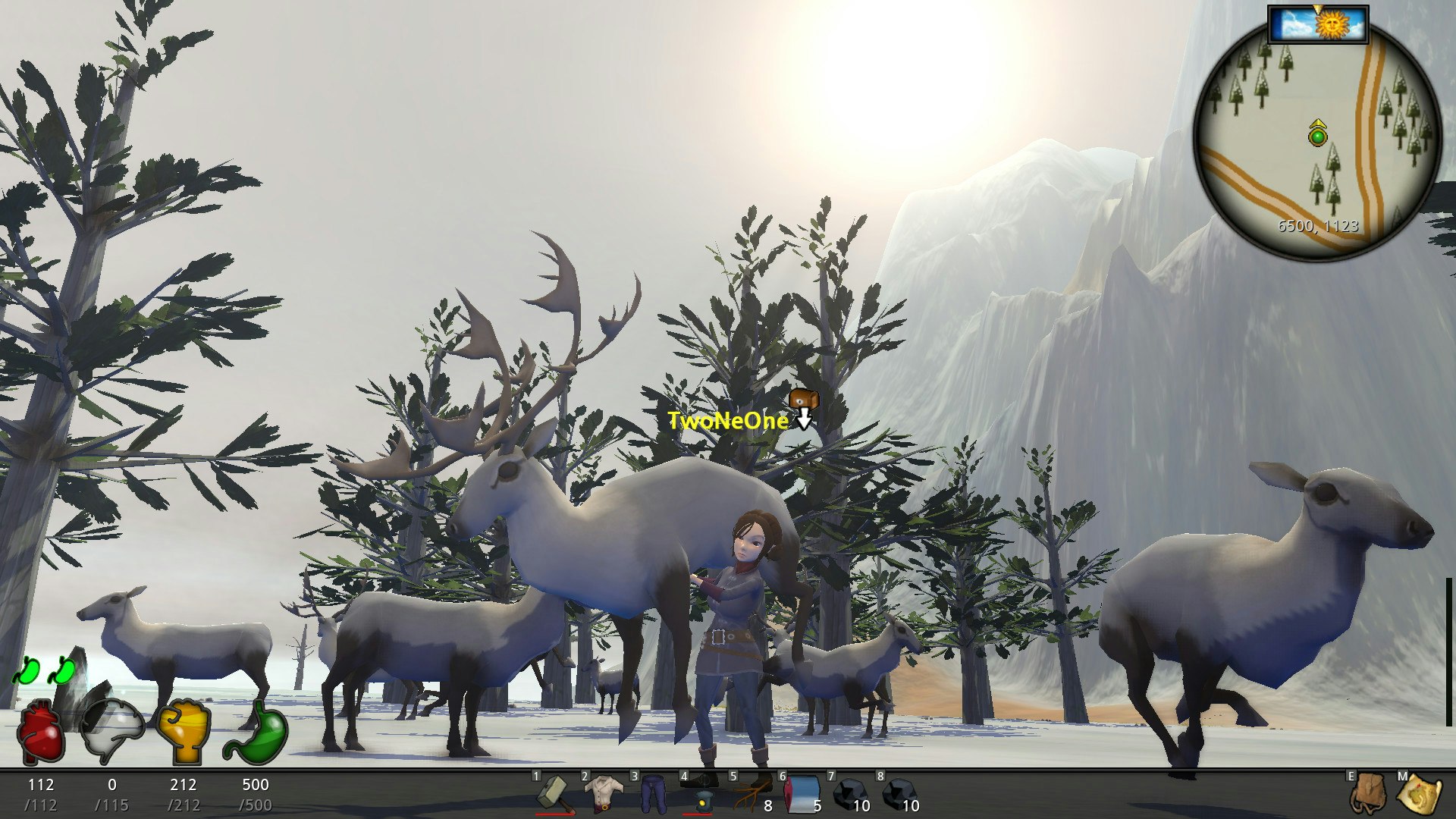
Task: Choose the coal stack in slot 8
Action: pos(899,795)
